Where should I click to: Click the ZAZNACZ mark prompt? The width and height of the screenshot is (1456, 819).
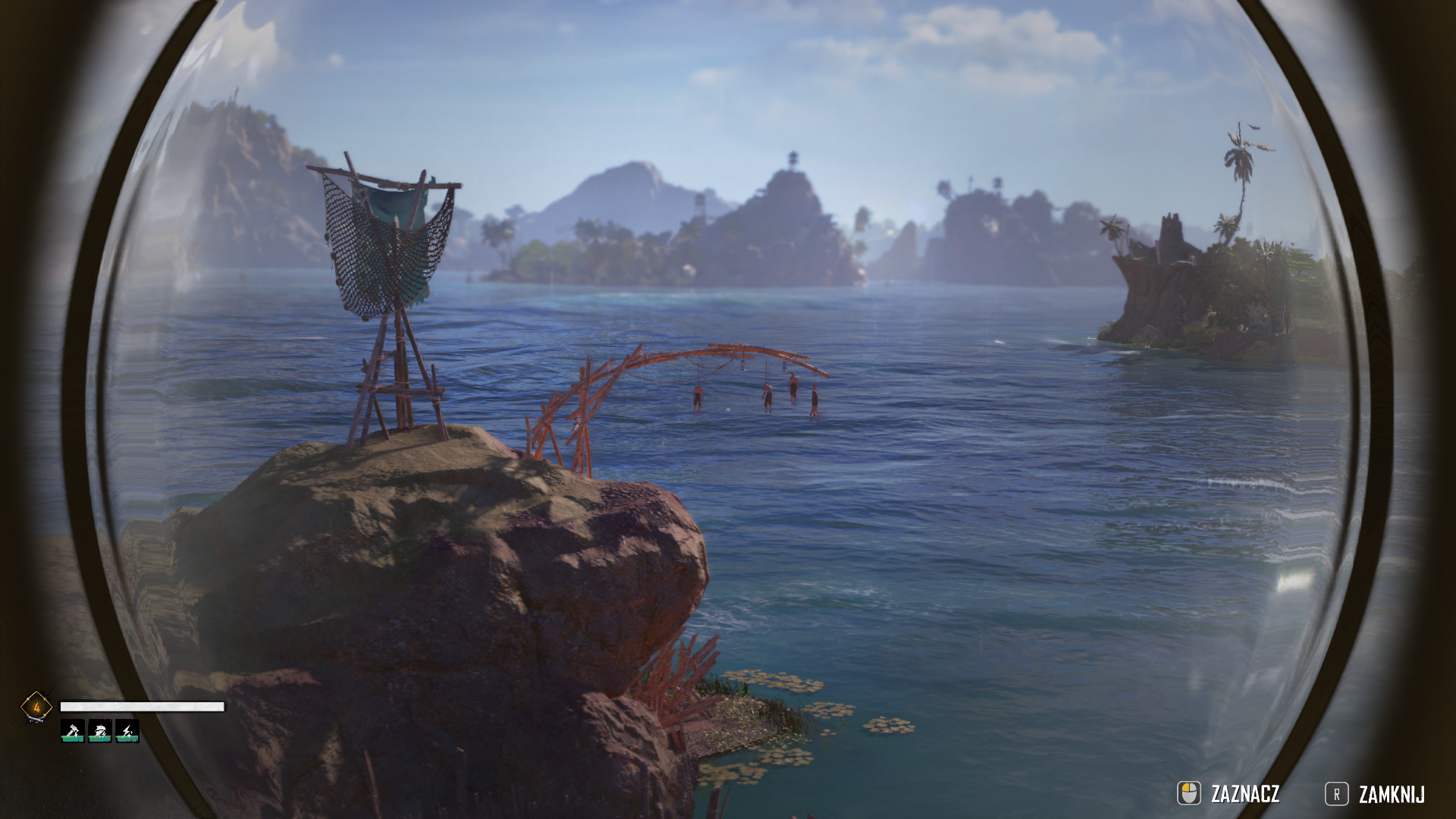click(x=1229, y=794)
